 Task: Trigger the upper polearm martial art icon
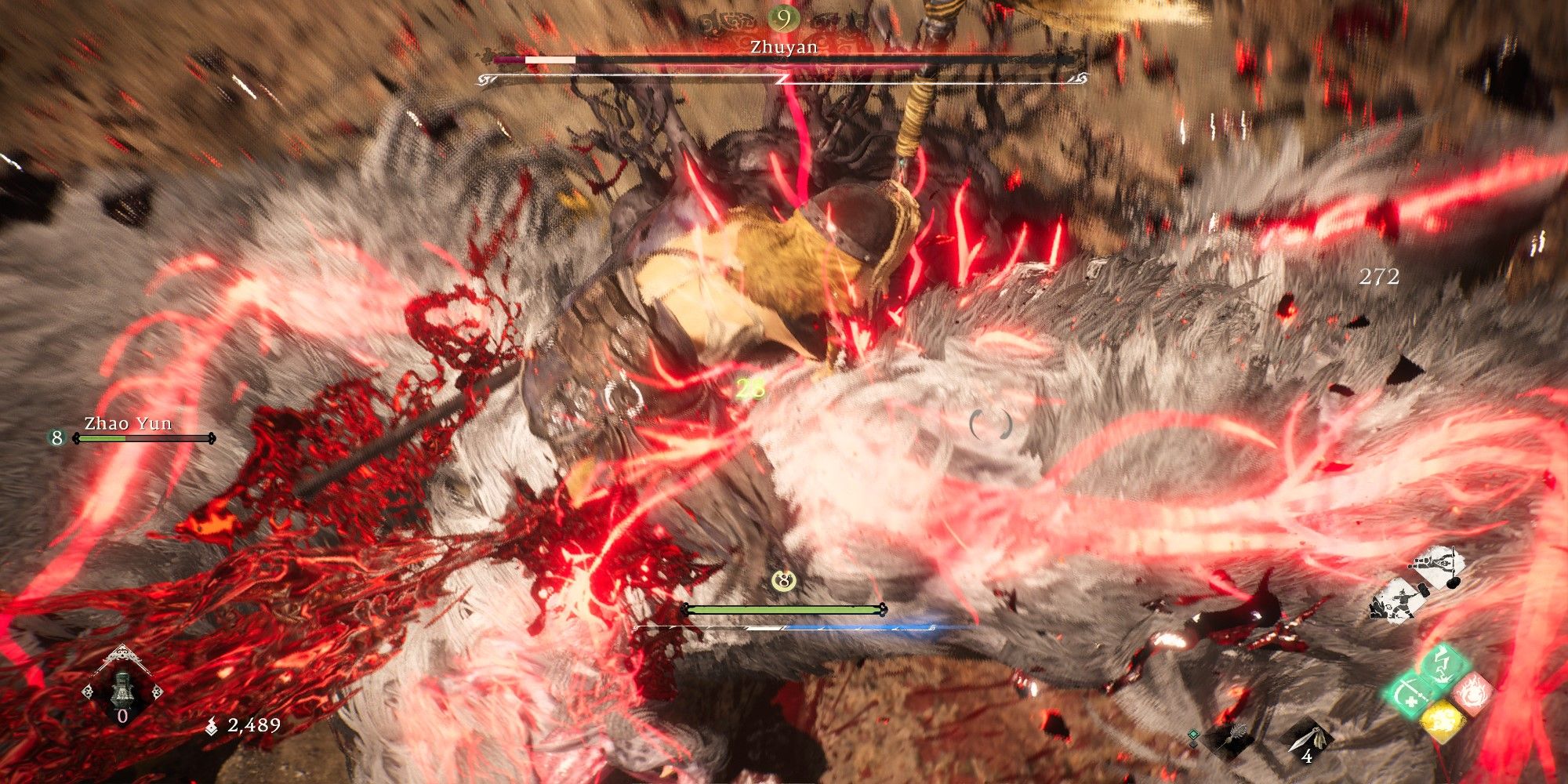tap(1436, 568)
